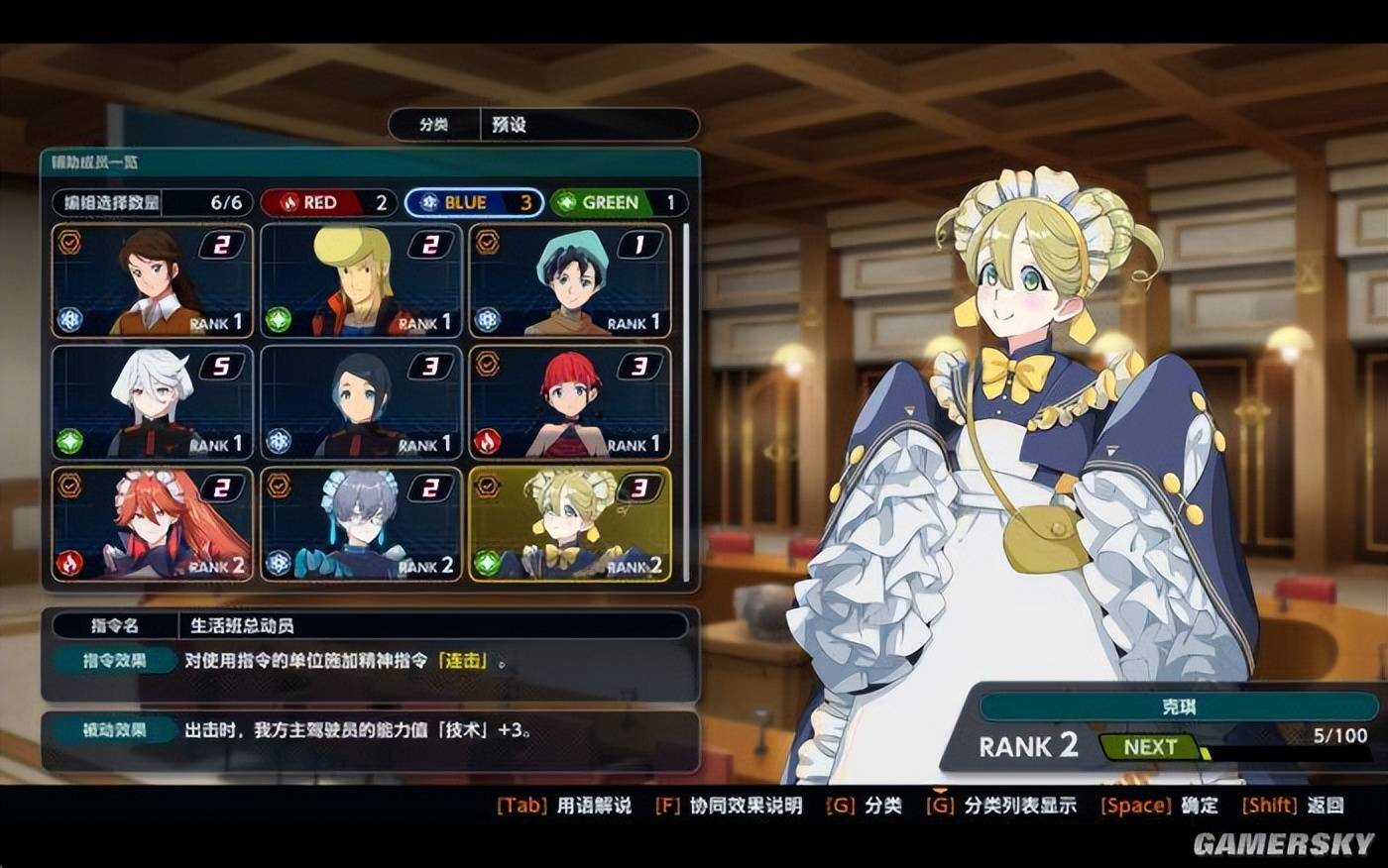Choose the dark-haired crew card with cost 3

pos(361,401)
